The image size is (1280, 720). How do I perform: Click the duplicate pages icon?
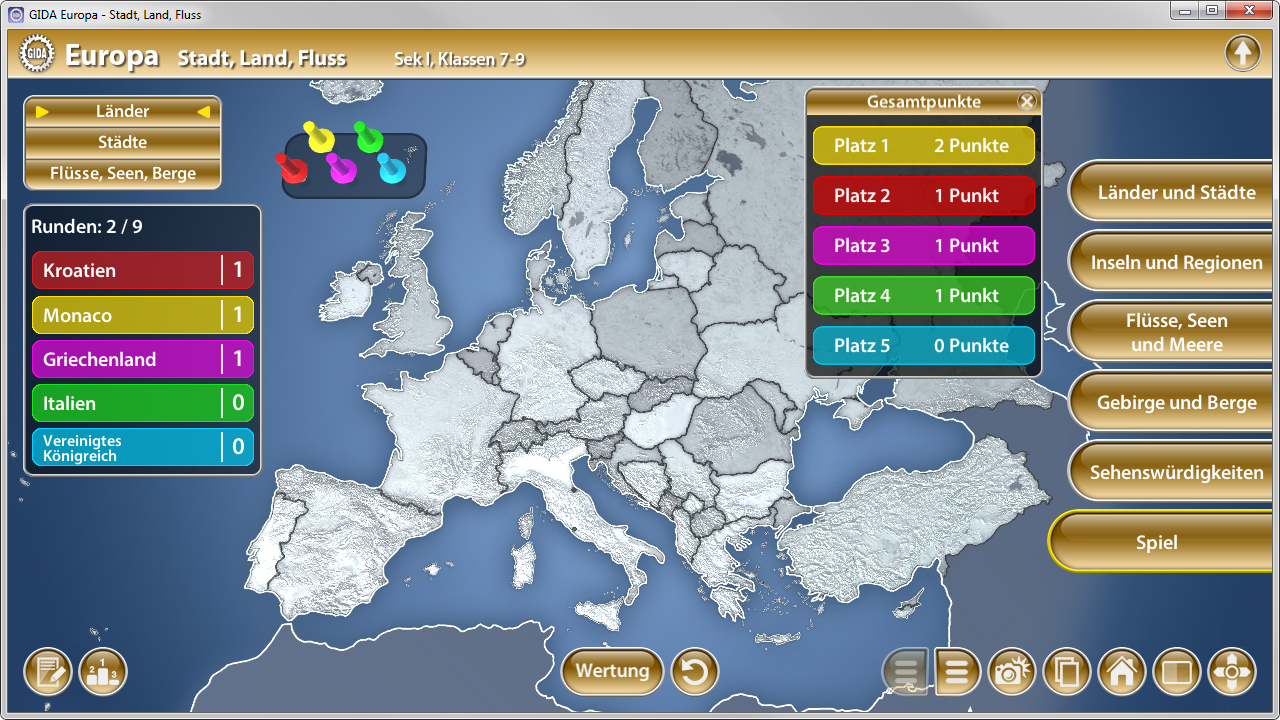click(1067, 671)
